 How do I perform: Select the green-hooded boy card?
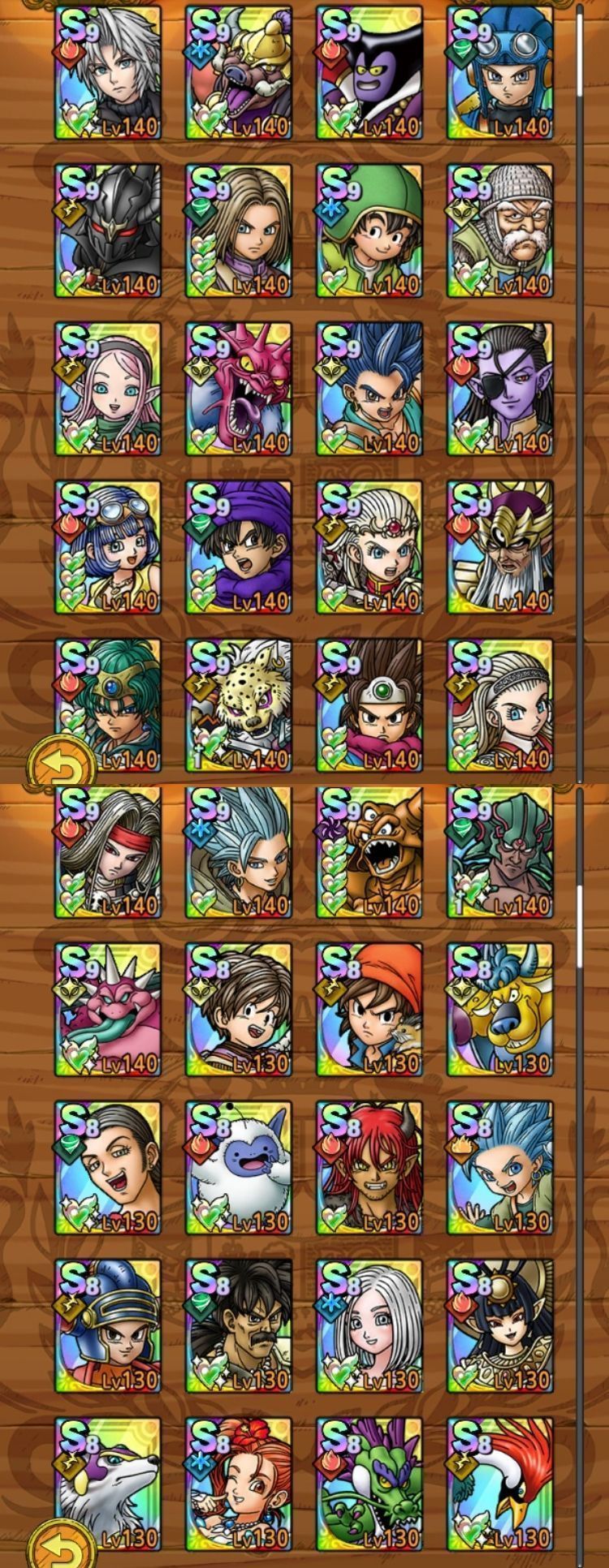coord(369,231)
